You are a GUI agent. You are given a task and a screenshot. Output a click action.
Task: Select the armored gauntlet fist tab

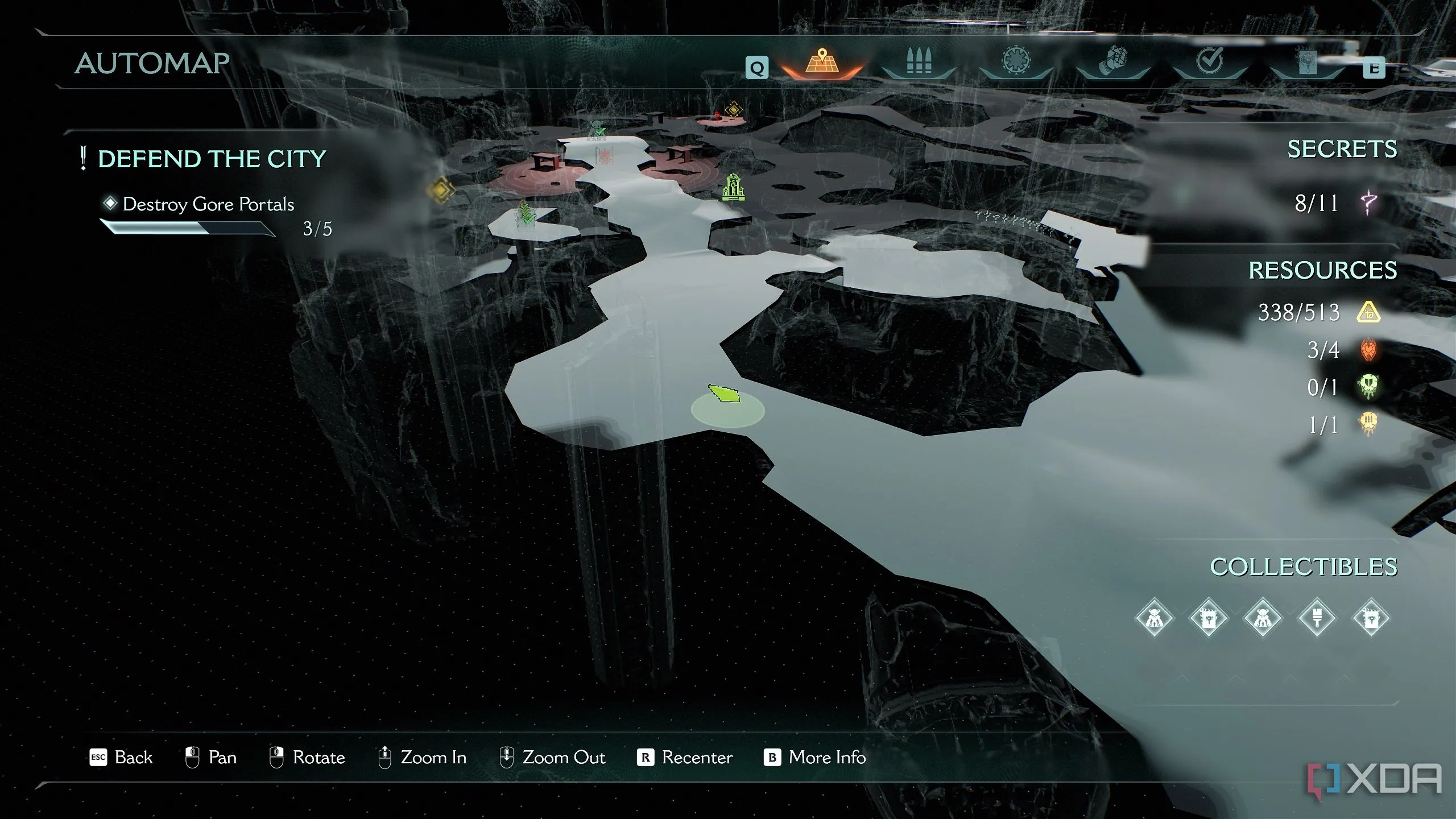tap(1113, 61)
